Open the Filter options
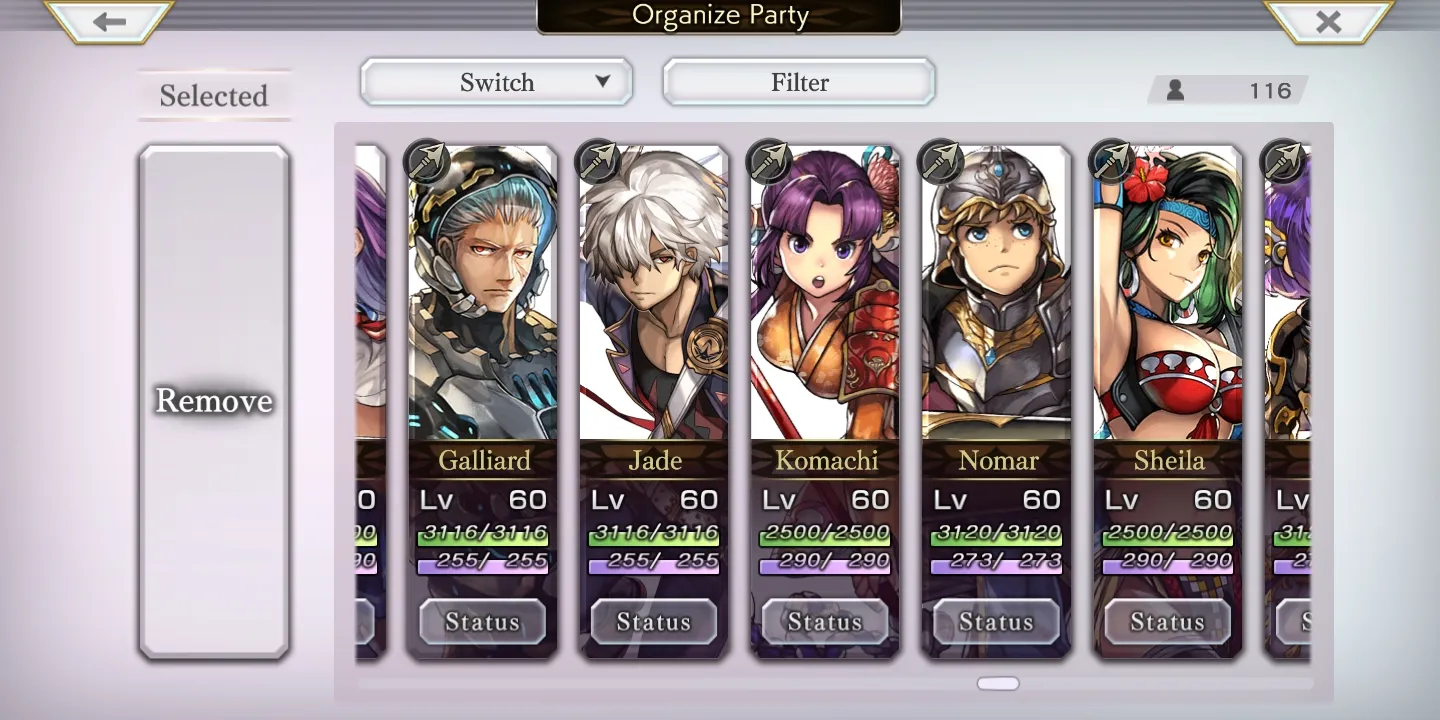The width and height of the screenshot is (1440, 720). (799, 82)
